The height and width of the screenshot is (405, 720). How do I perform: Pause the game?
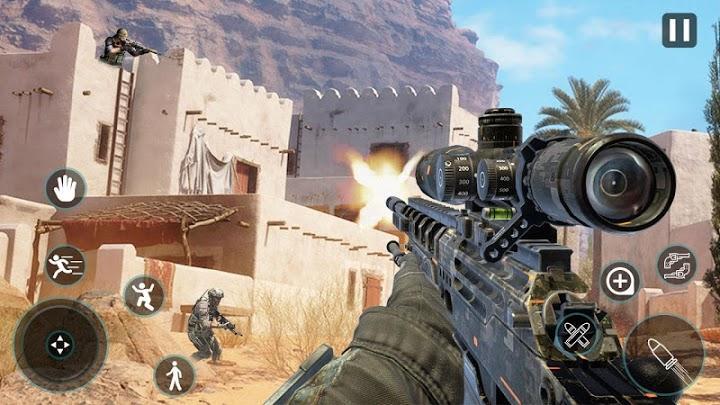tap(679, 30)
